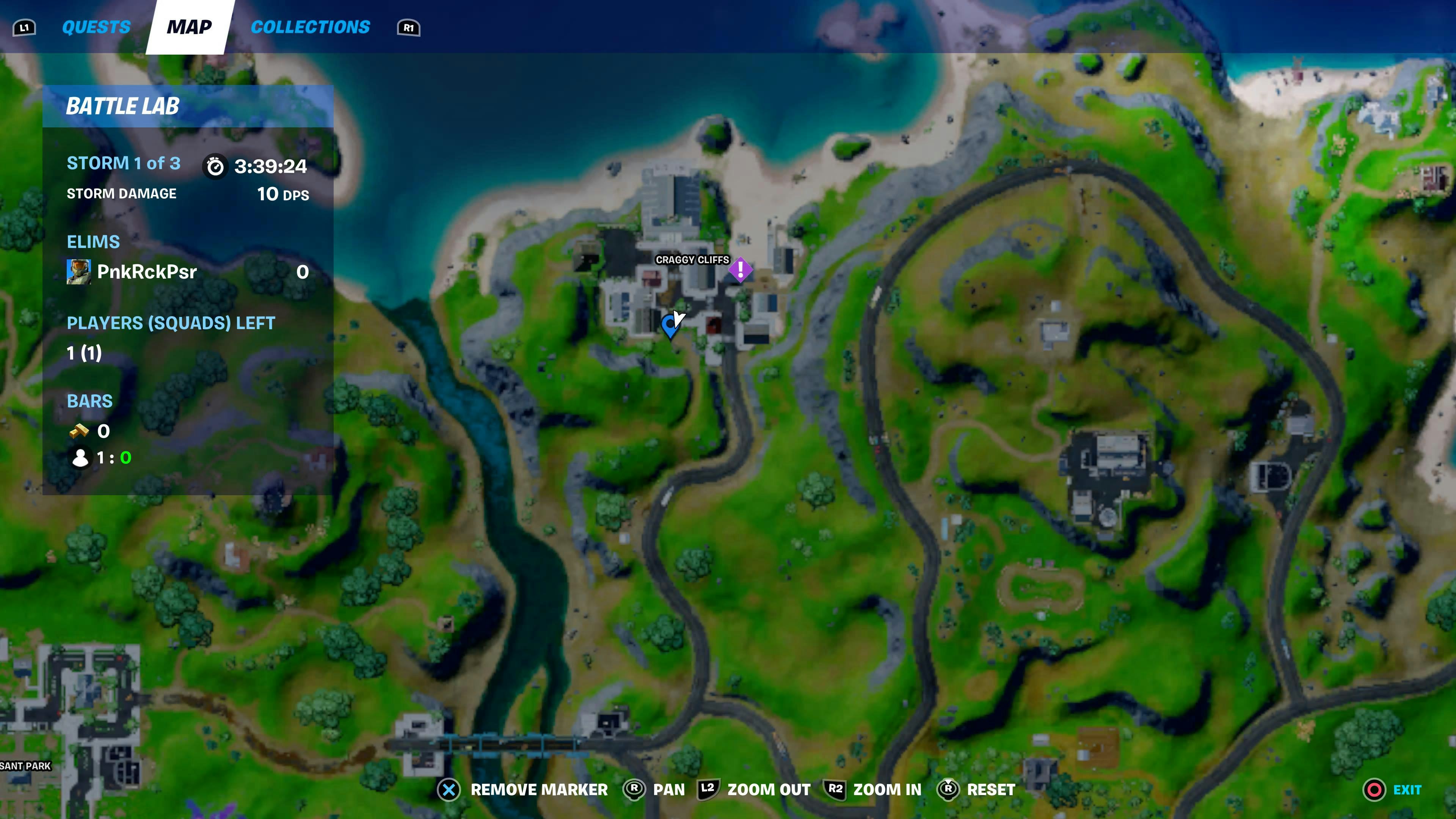Image resolution: width=1456 pixels, height=819 pixels.
Task: Select the purple quest exclamation marker near Craggy Cliffs
Action: [741, 270]
